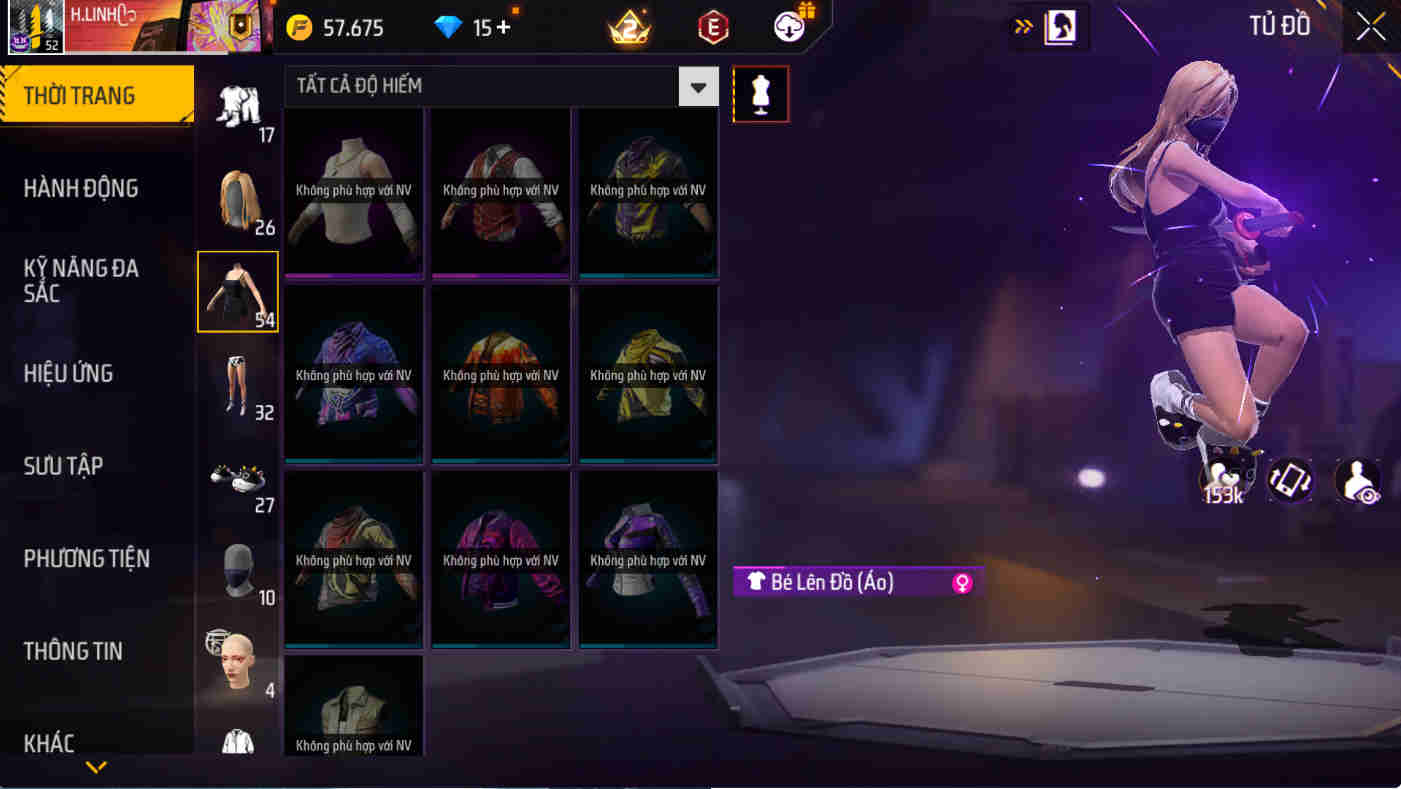Screen dimensions: 1401x789
Task: Tap the 153k likes heart counter
Action: (1224, 481)
